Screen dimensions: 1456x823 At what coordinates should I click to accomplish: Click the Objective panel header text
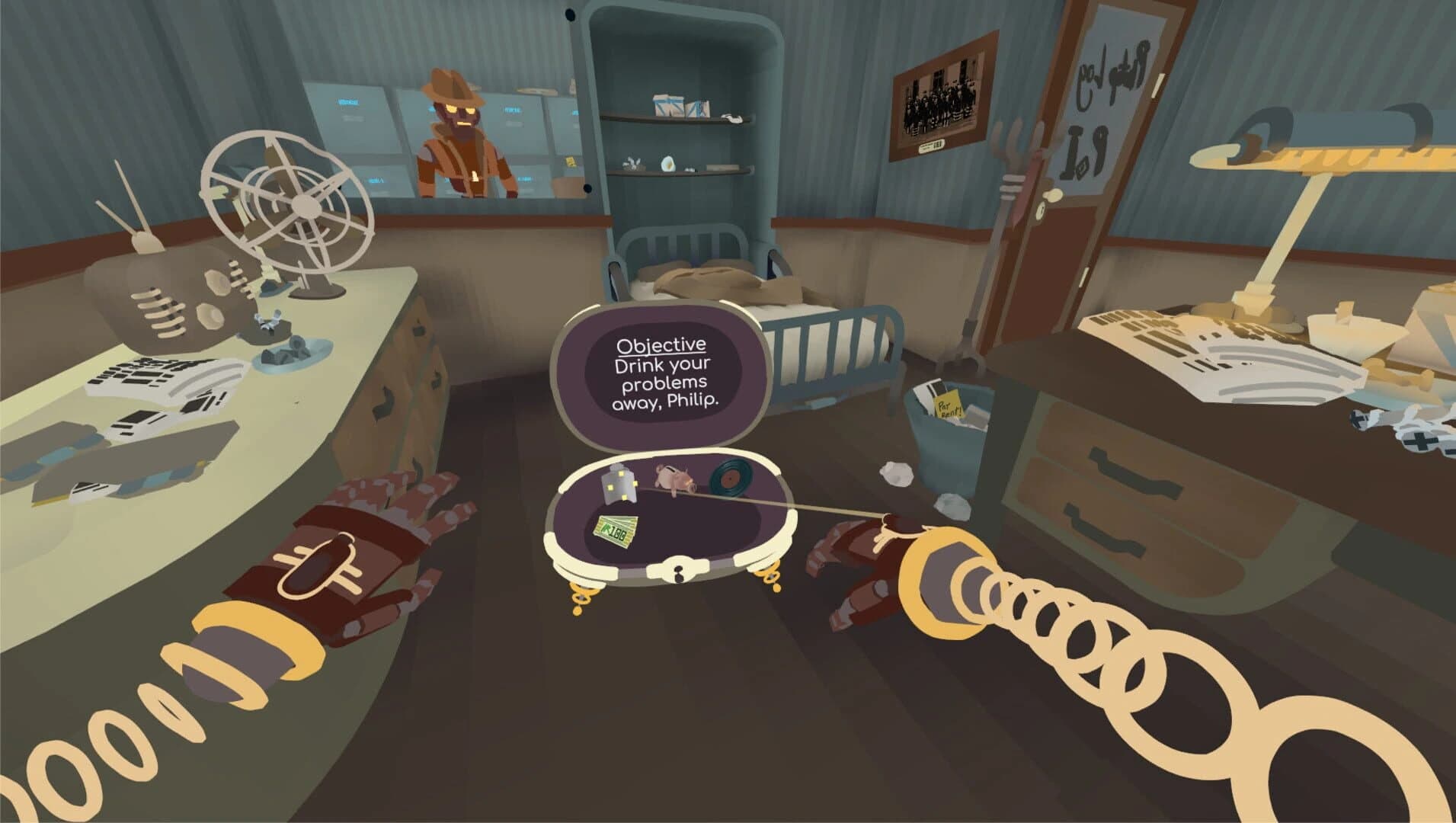(661, 344)
